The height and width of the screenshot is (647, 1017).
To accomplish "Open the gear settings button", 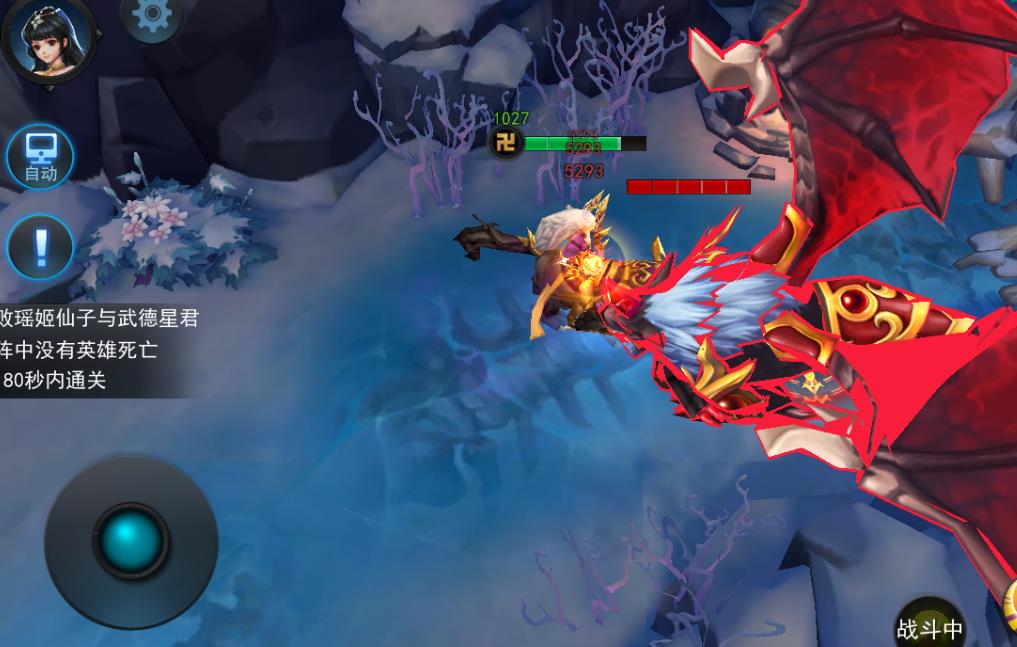I will [x=151, y=16].
